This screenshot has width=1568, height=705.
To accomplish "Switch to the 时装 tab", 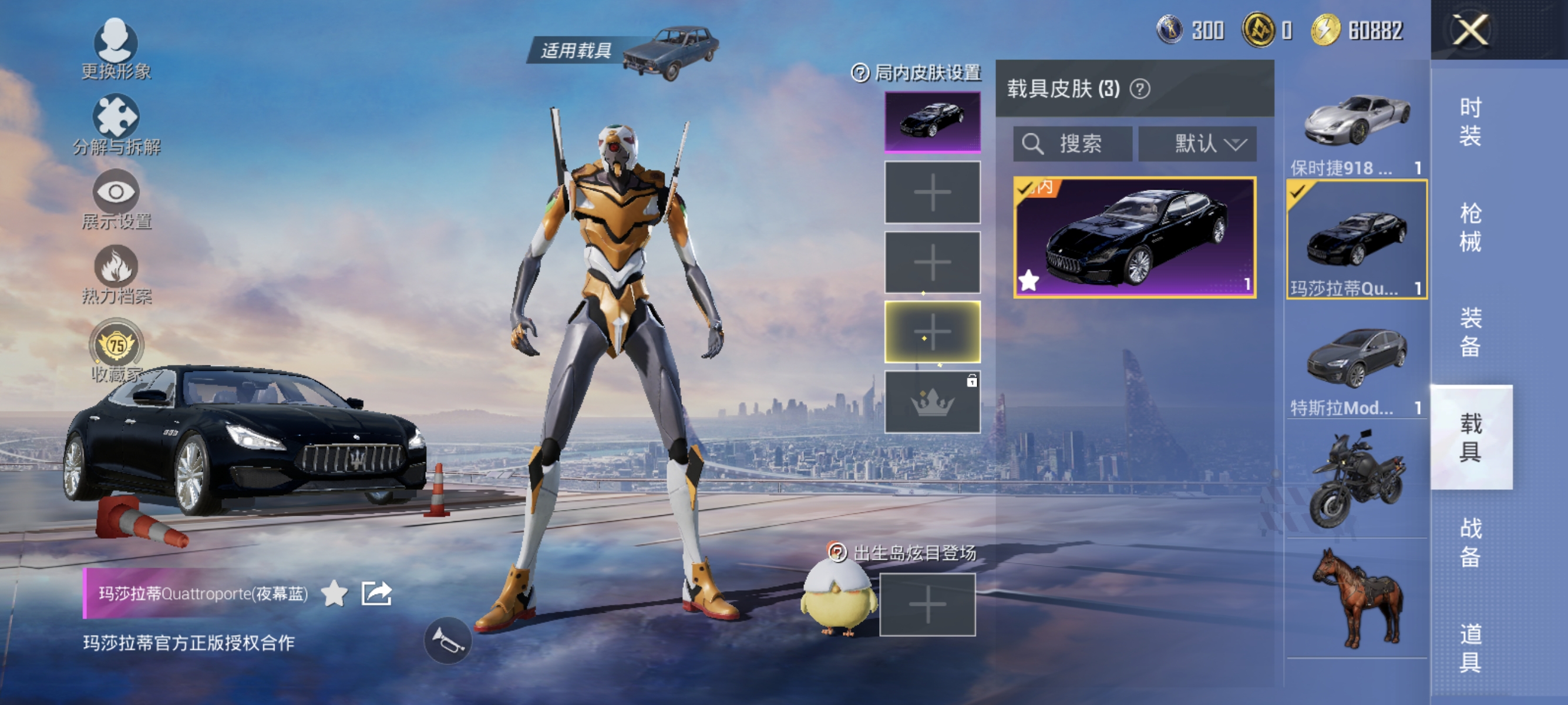I will (x=1471, y=122).
